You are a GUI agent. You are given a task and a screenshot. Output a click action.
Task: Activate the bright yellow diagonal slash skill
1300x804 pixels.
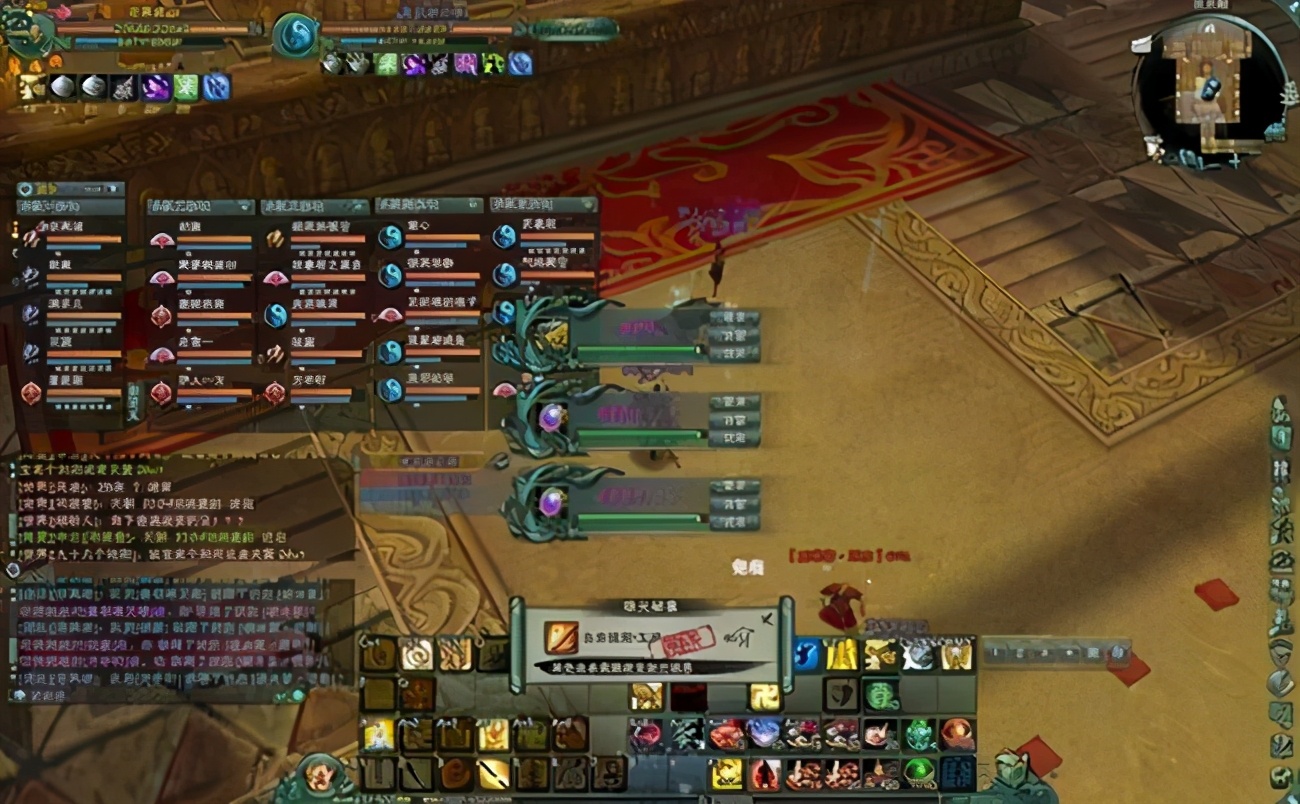pos(493,773)
